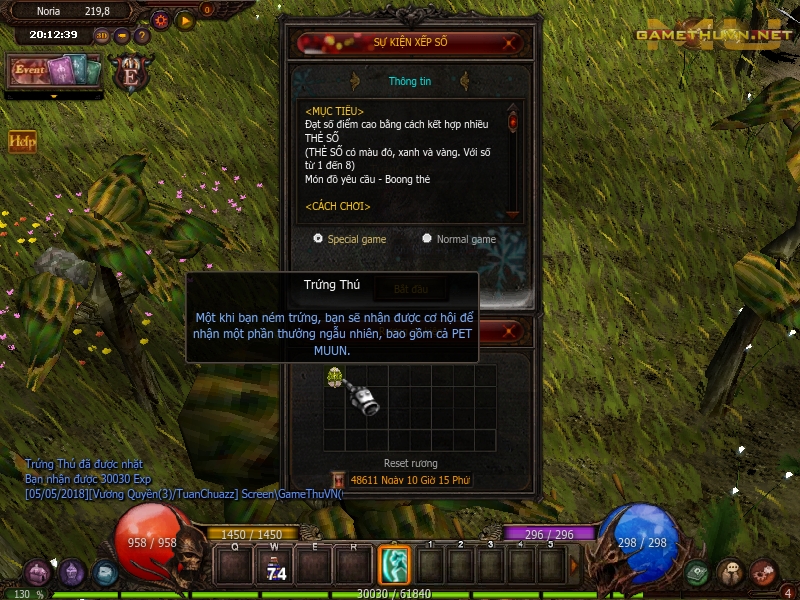Choose the Normal game option
The height and width of the screenshot is (600, 800).
click(x=427, y=239)
